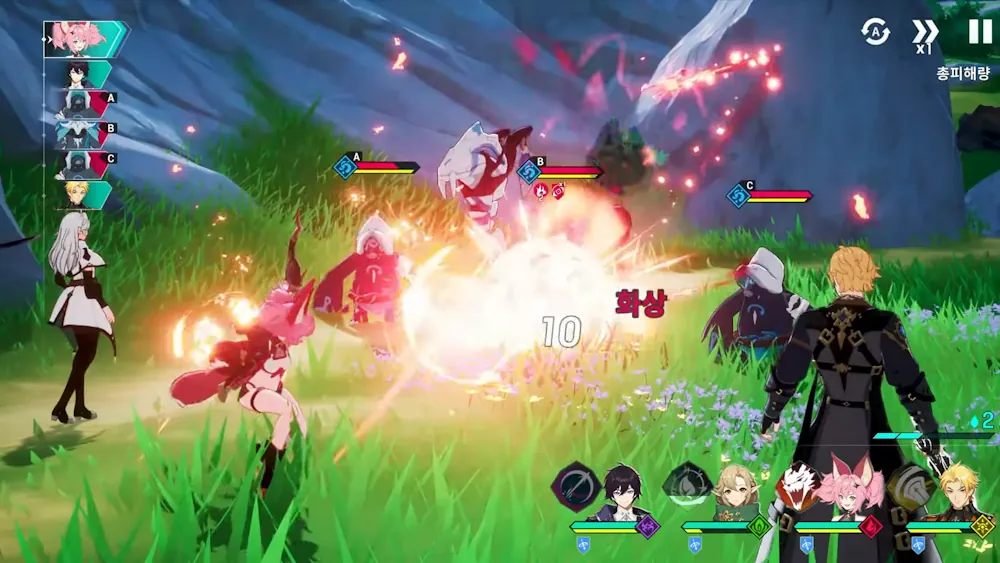This screenshot has width=1000, height=563.
Task: Select the blond character in turn order
Action: (x=84, y=194)
